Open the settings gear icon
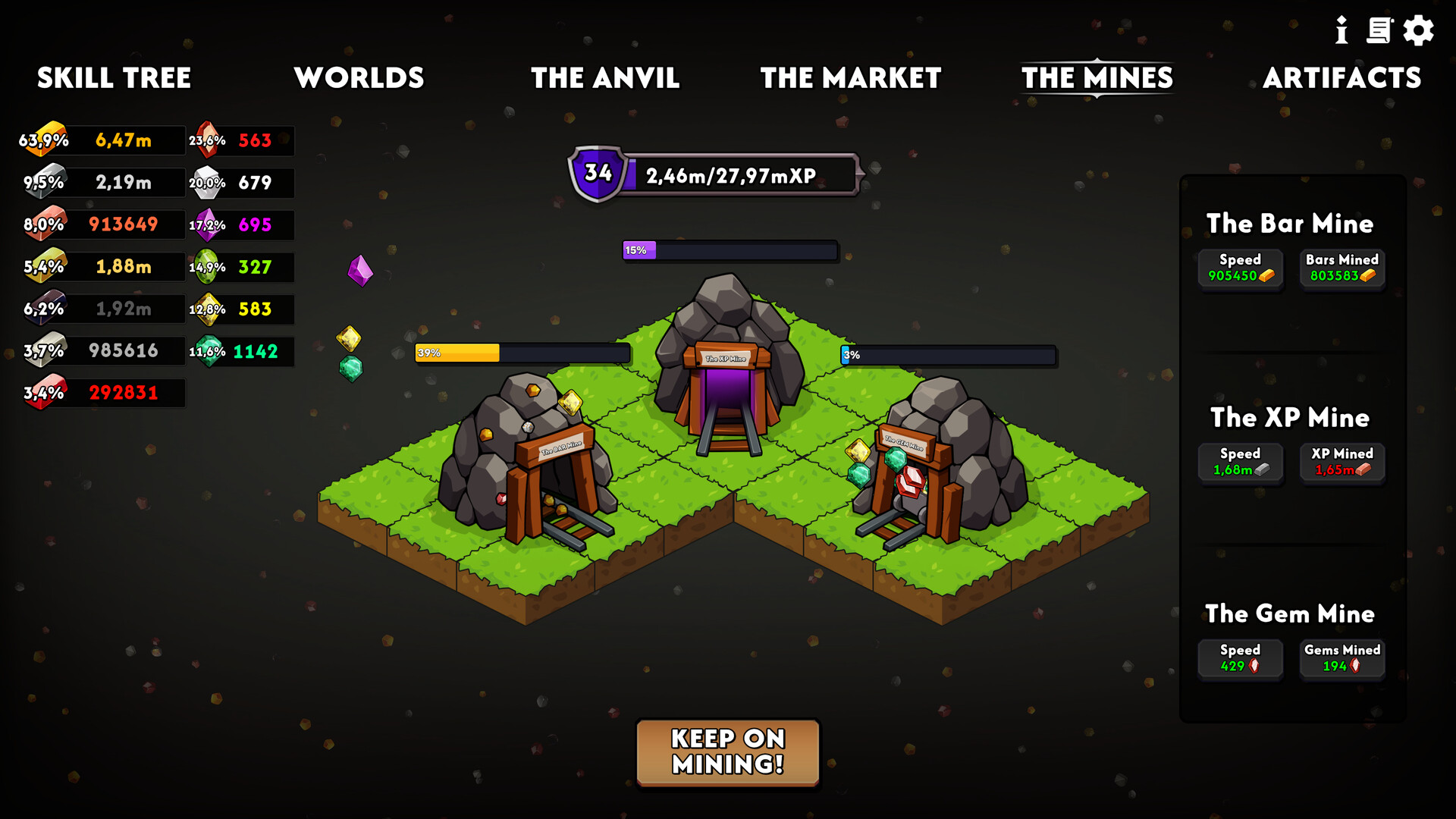Viewport: 1456px width, 819px height. (1417, 31)
